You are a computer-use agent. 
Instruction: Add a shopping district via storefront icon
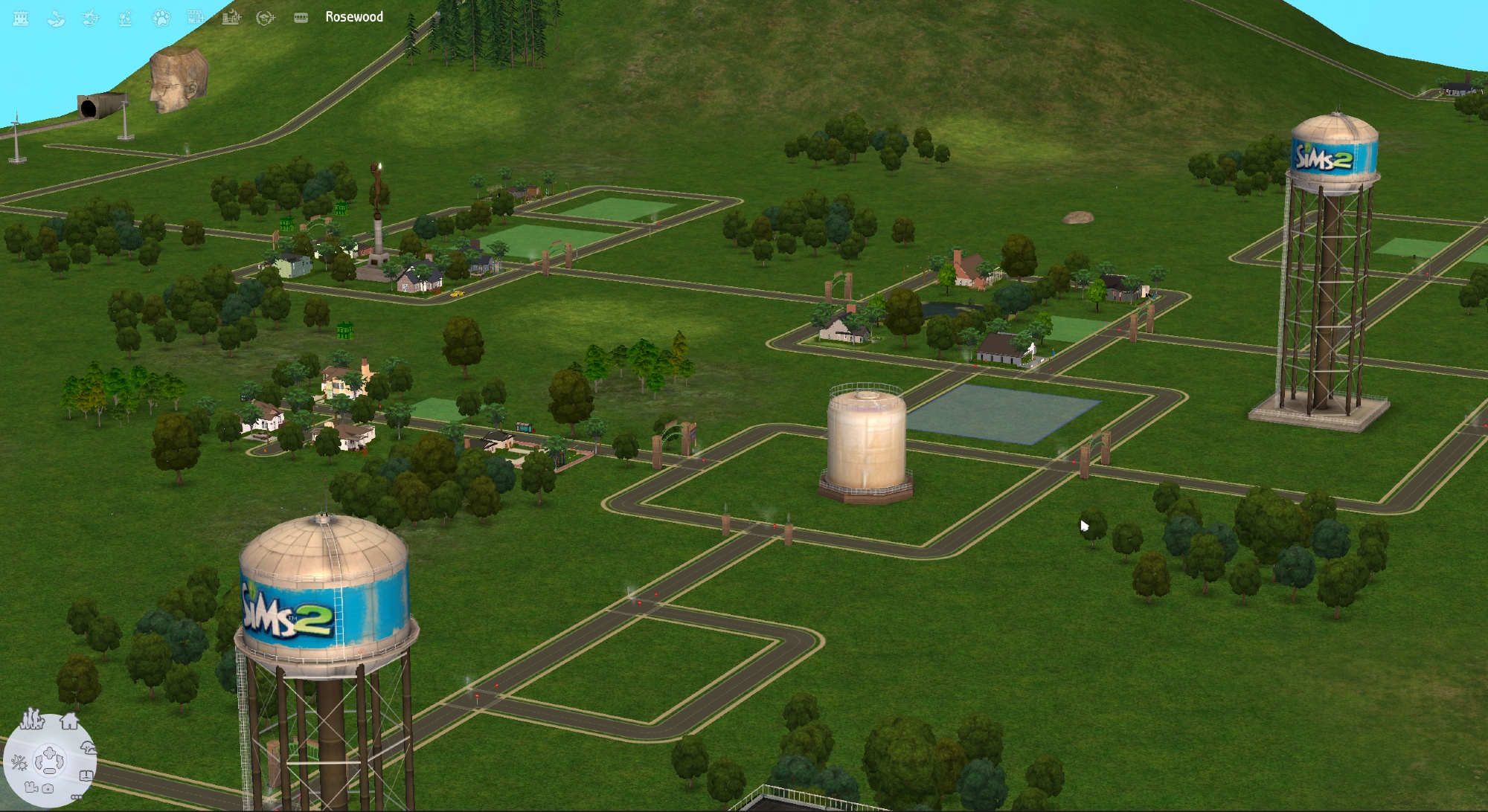point(196,18)
